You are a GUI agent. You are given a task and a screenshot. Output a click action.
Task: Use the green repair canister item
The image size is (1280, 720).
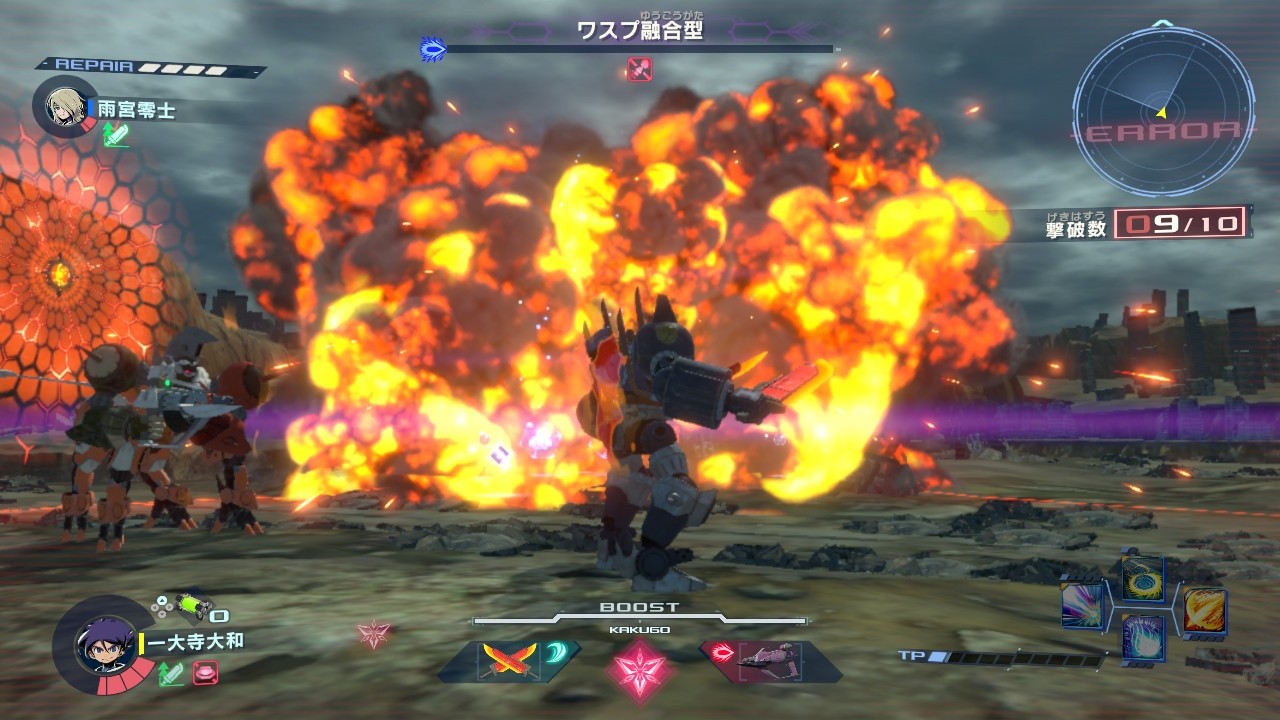coord(190,606)
